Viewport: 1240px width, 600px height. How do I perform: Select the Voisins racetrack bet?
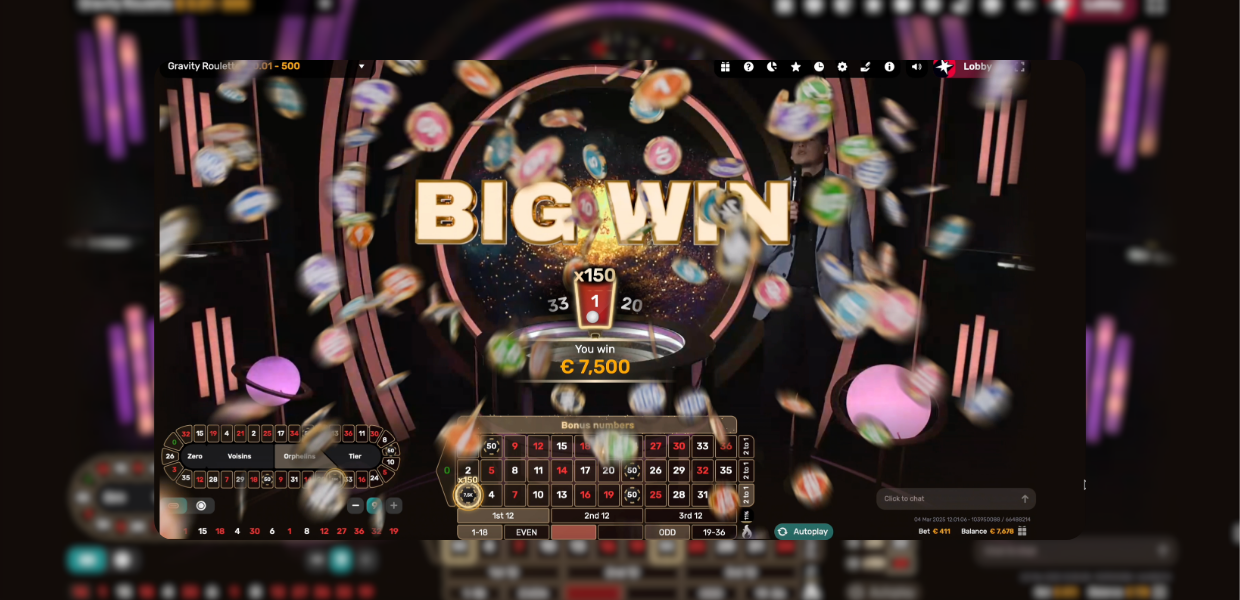click(x=240, y=456)
